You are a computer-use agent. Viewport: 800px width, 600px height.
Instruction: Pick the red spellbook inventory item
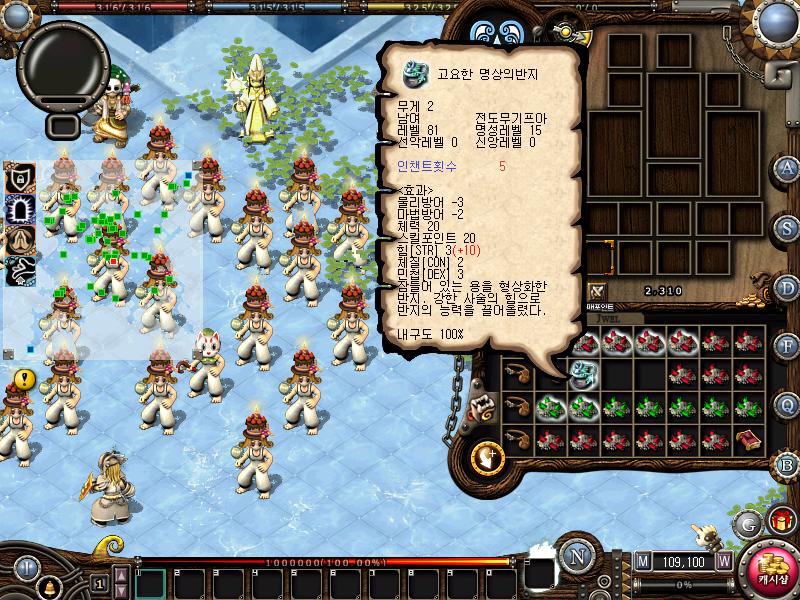[x=745, y=440]
